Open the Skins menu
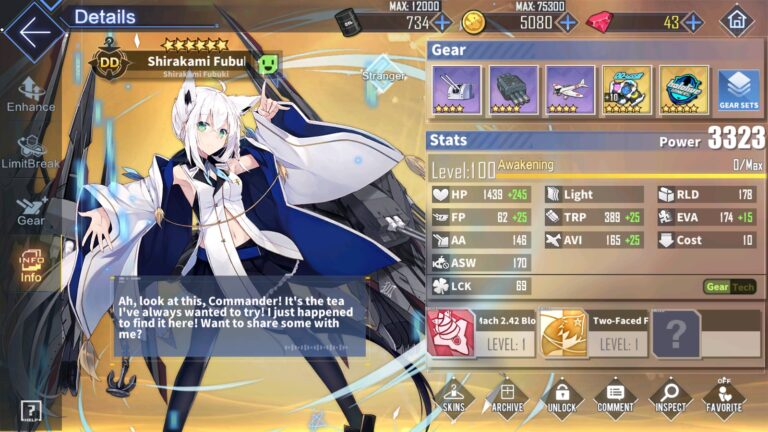This screenshot has width=768, height=432. (453, 397)
